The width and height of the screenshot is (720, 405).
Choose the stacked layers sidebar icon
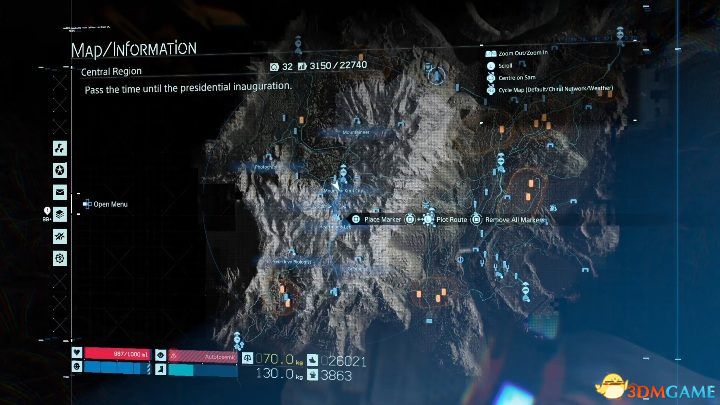point(60,213)
